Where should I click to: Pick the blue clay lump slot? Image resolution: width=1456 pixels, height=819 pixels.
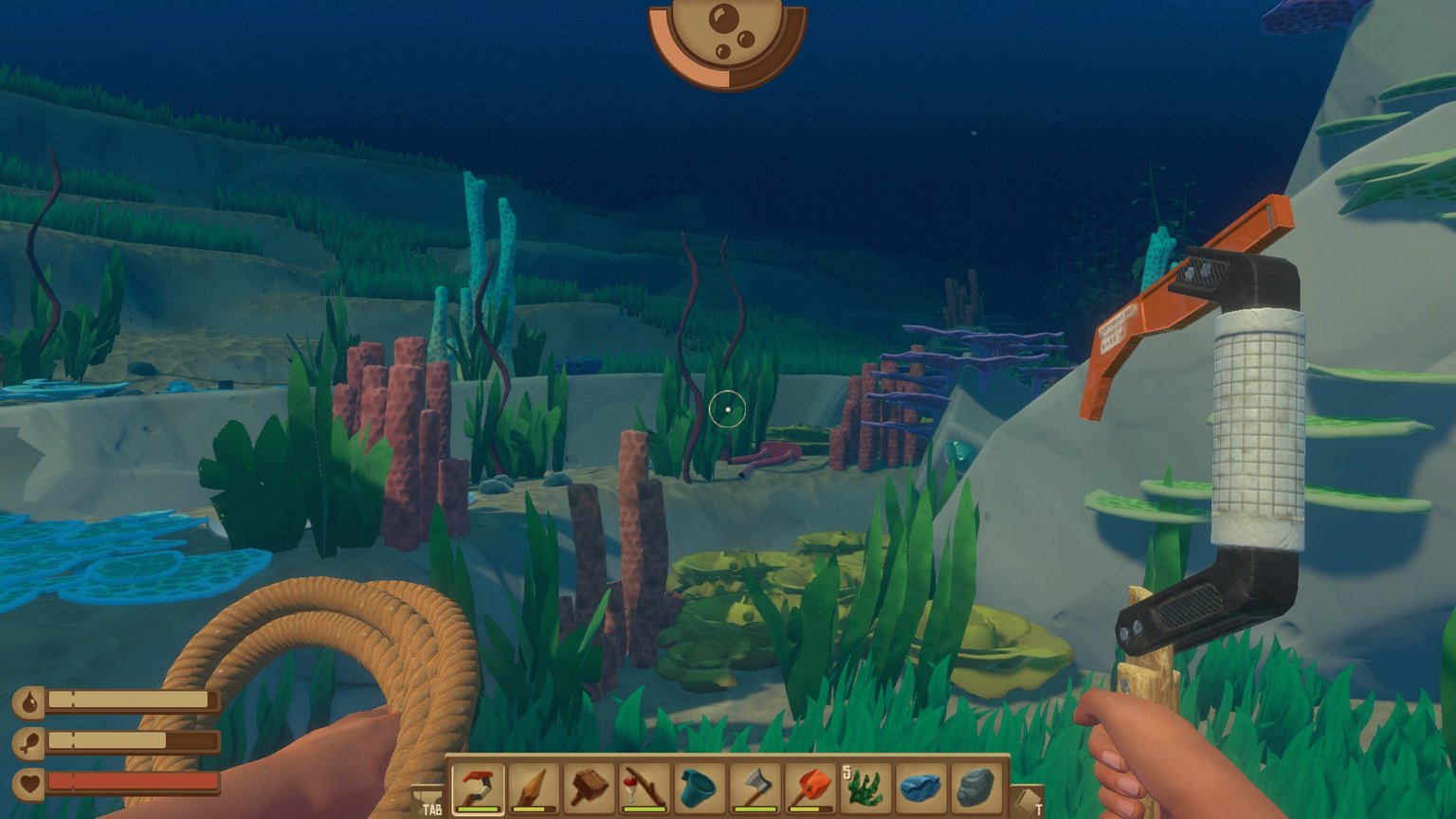(920, 788)
